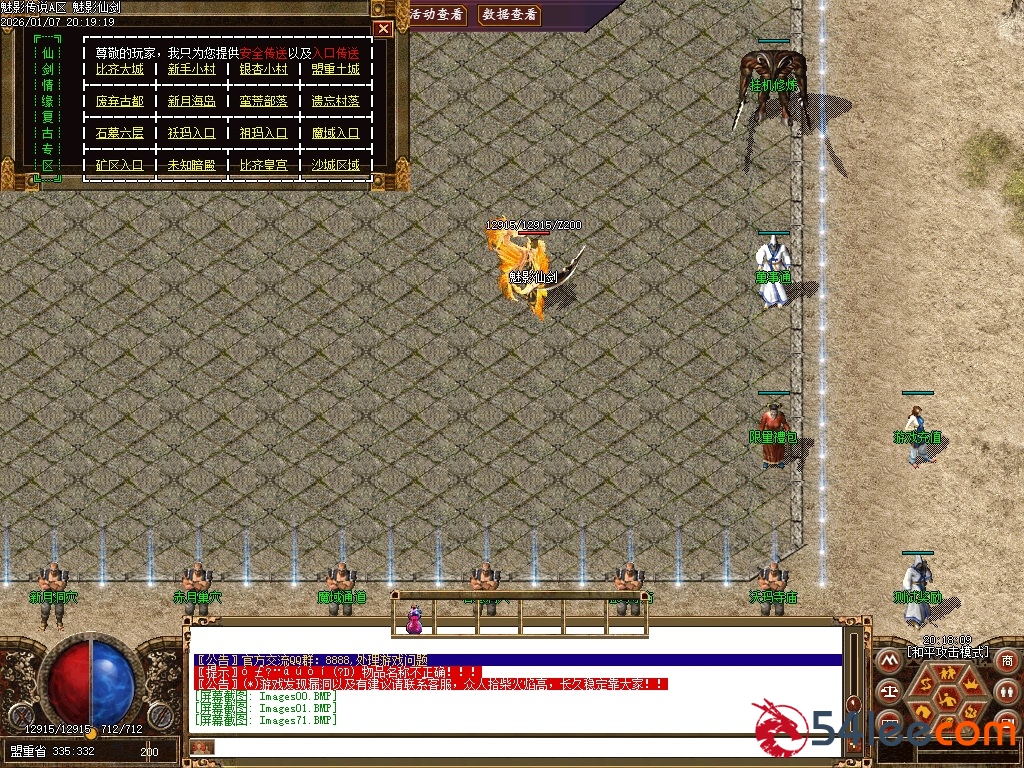Image resolution: width=1024 pixels, height=768 pixels.
Task: Click the 废弃古都 teleport option
Action: coord(120,101)
